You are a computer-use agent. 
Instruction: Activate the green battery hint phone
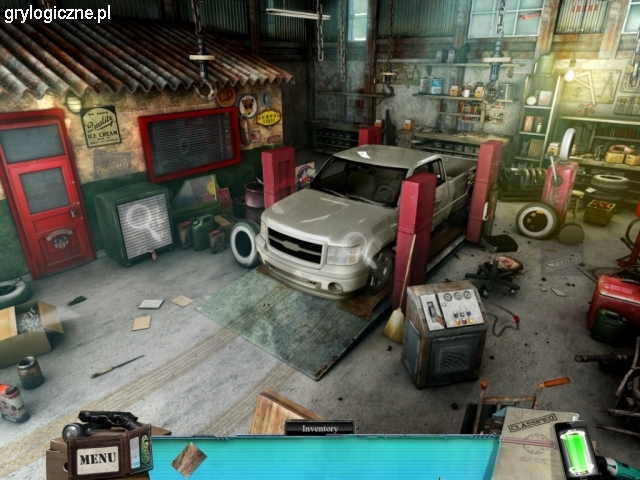[x=576, y=450]
